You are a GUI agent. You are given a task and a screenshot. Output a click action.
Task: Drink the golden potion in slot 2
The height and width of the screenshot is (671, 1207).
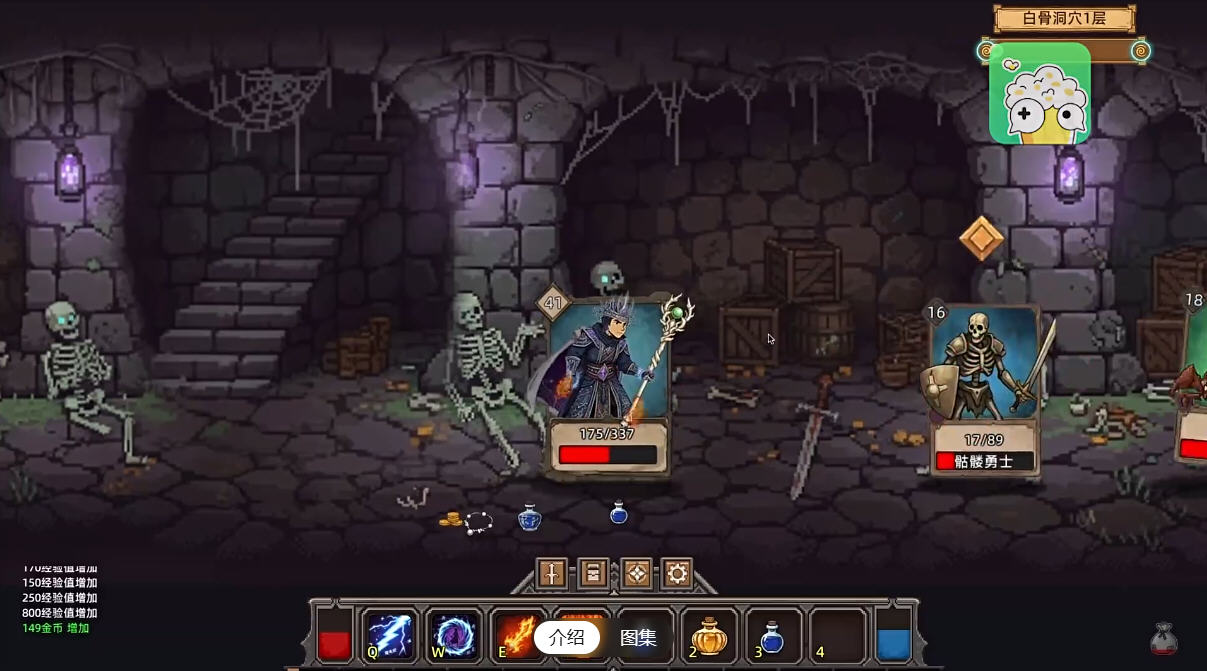[709, 636]
